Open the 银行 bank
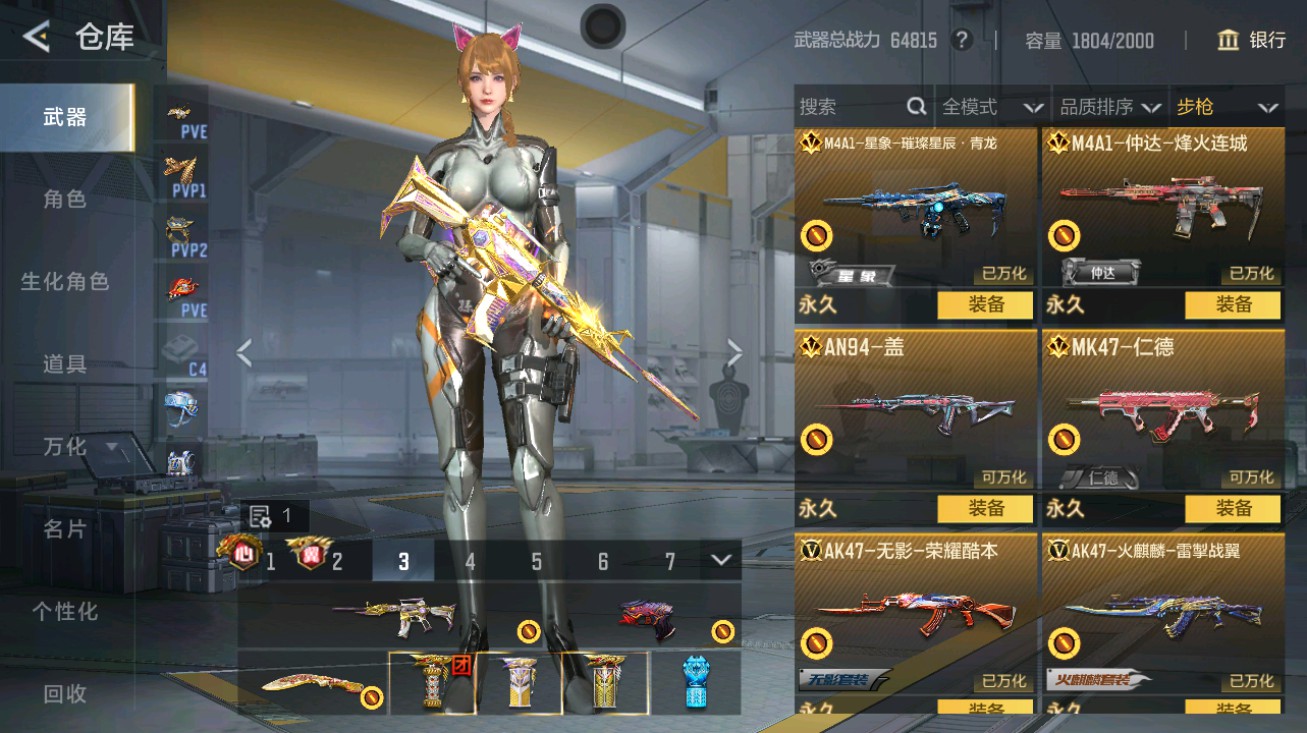This screenshot has width=1307, height=733. (x=1251, y=40)
